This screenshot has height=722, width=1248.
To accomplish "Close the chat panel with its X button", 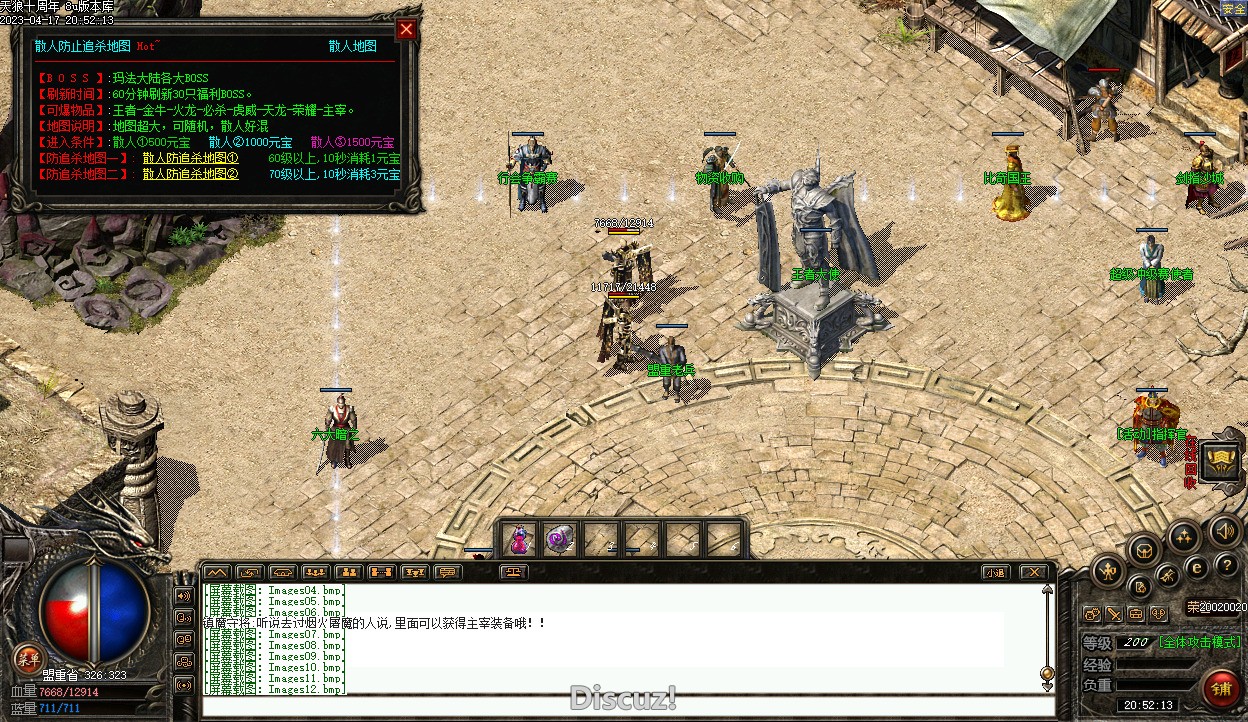I will pos(1033,573).
